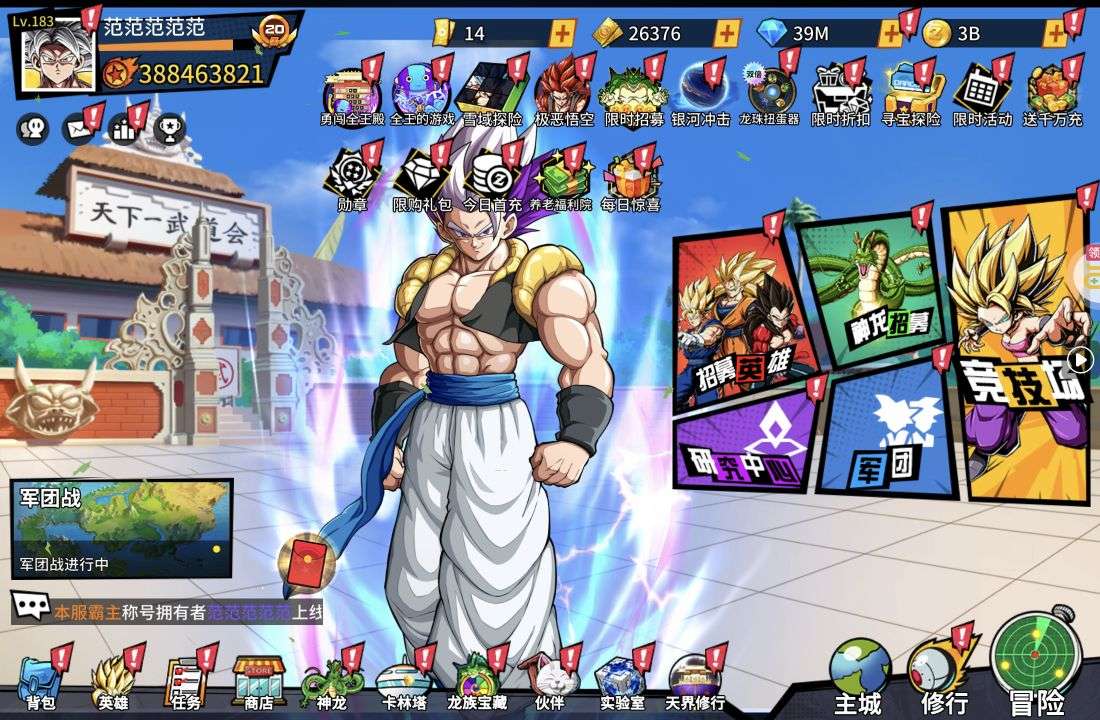Open the 任务 quest list
1100x720 pixels.
click(x=185, y=681)
